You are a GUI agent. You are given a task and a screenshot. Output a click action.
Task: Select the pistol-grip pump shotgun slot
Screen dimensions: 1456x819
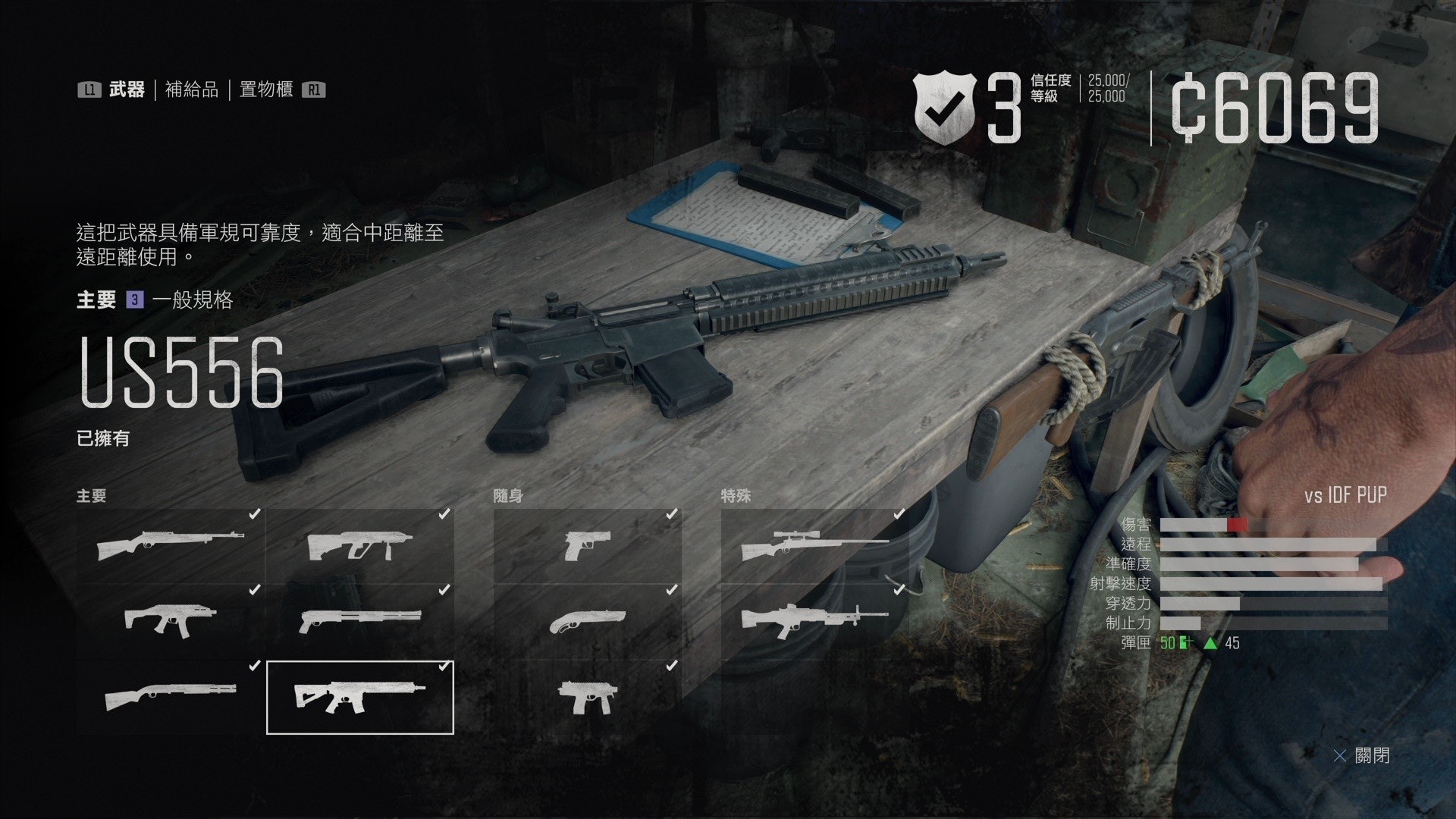click(360, 622)
